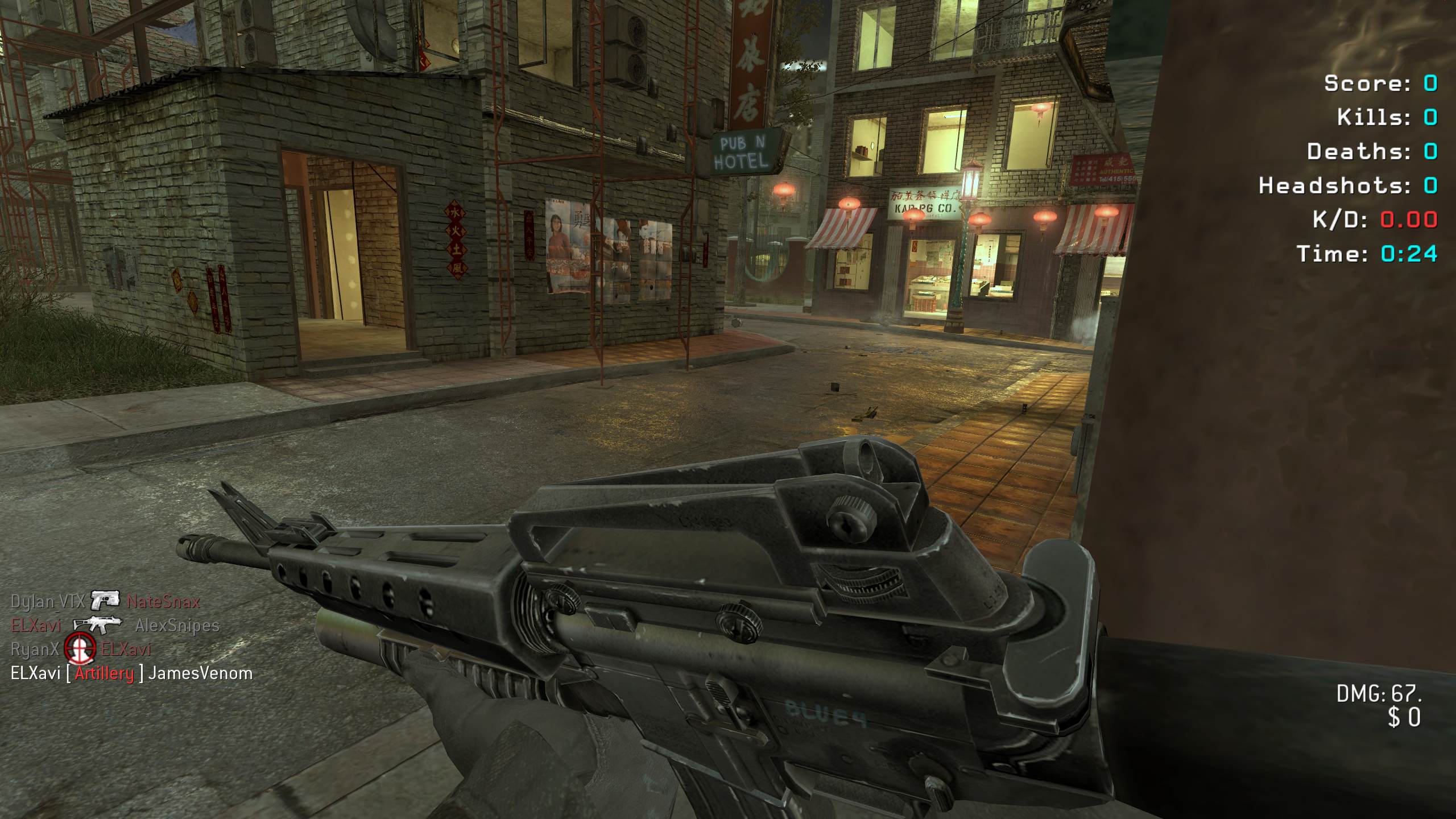Click the red headshot crosshair icon
Viewport: 1456px width, 819px height.
tap(80, 649)
